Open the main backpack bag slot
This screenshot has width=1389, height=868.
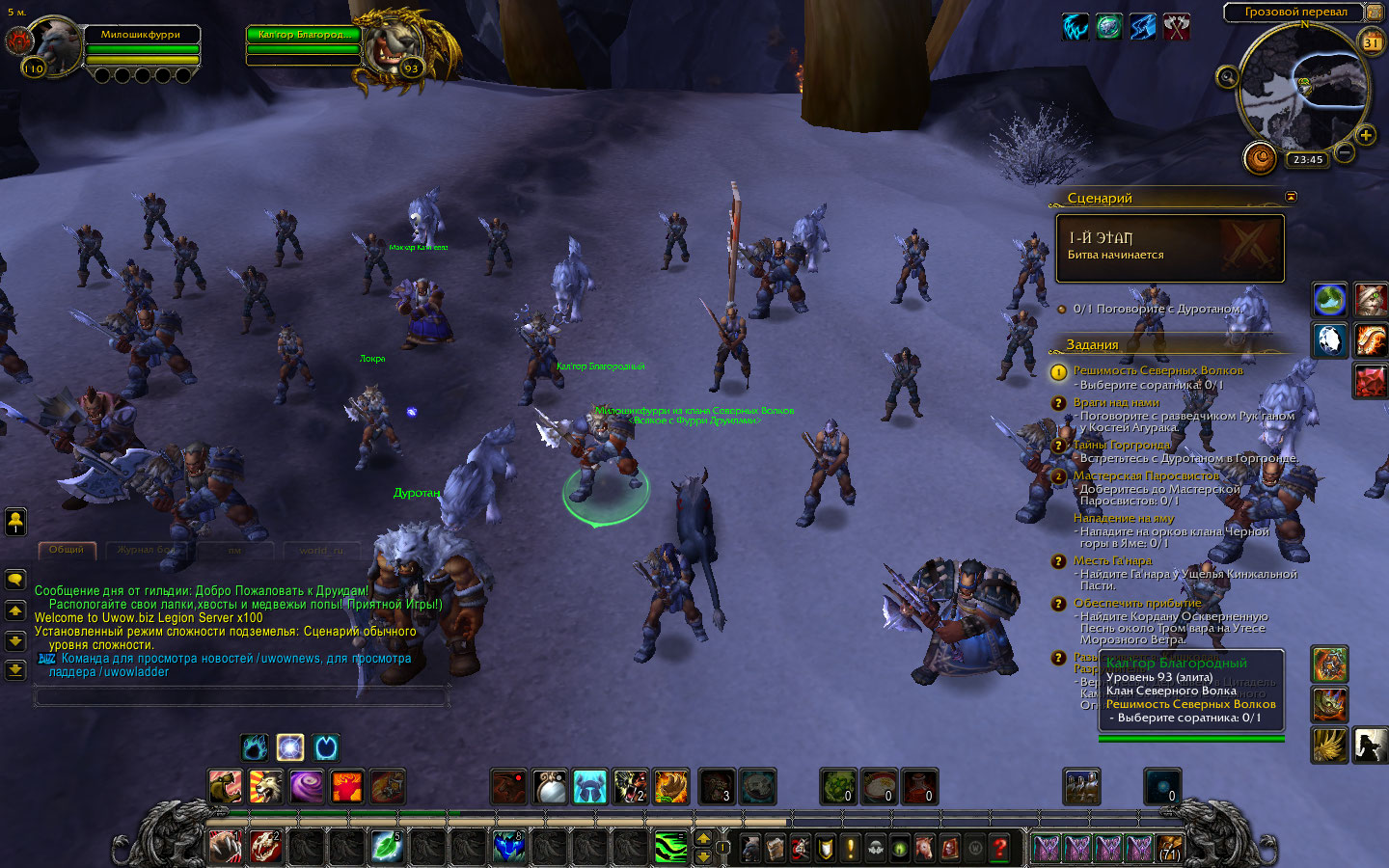coord(1170,848)
